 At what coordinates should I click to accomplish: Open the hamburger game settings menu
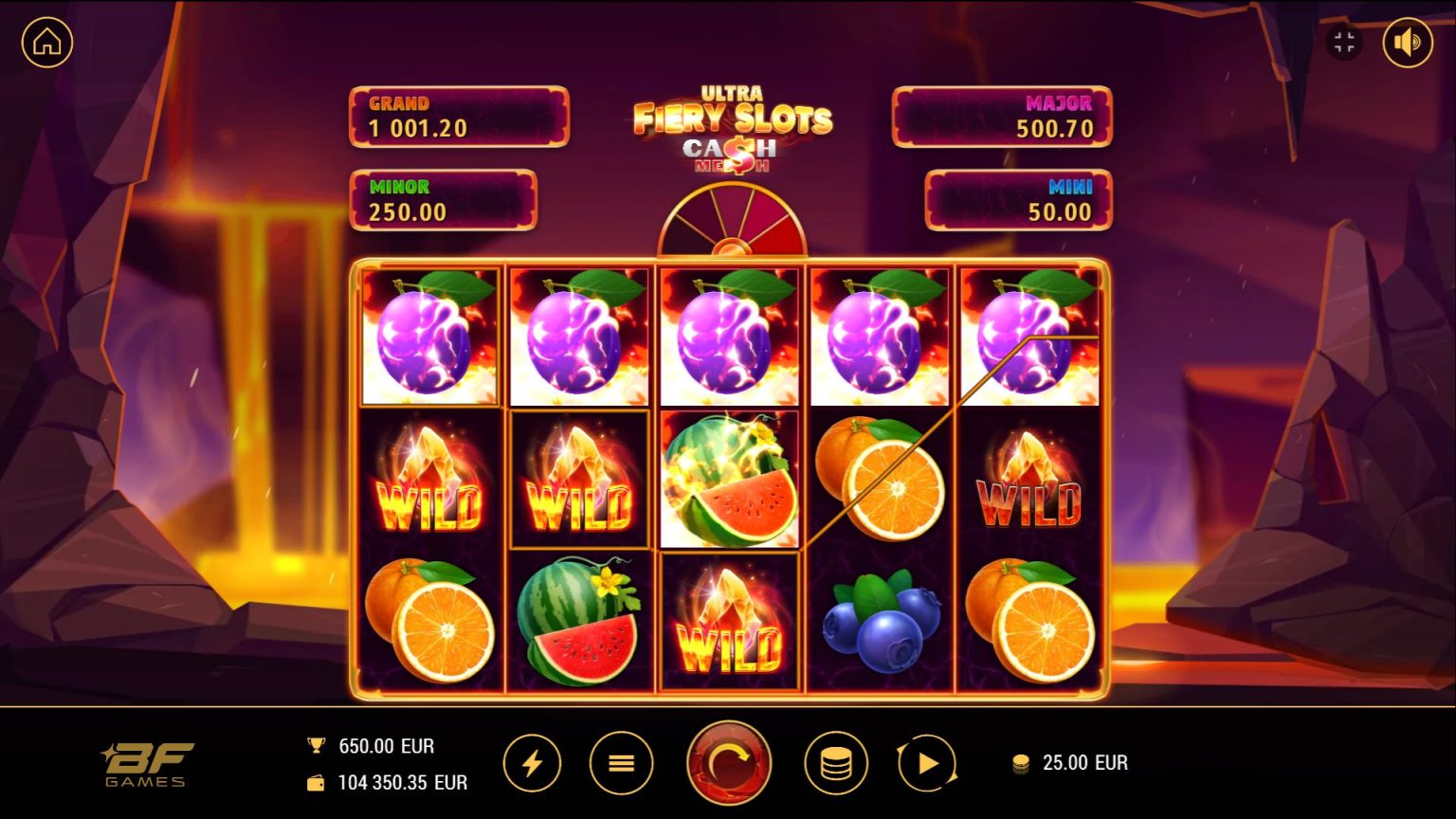point(622,763)
